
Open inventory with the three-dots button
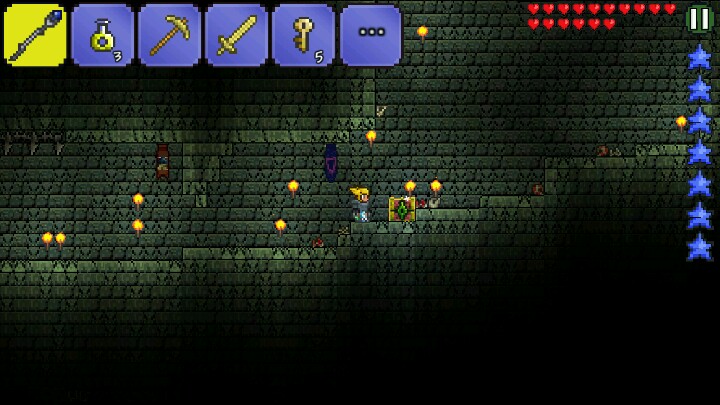pos(370,35)
